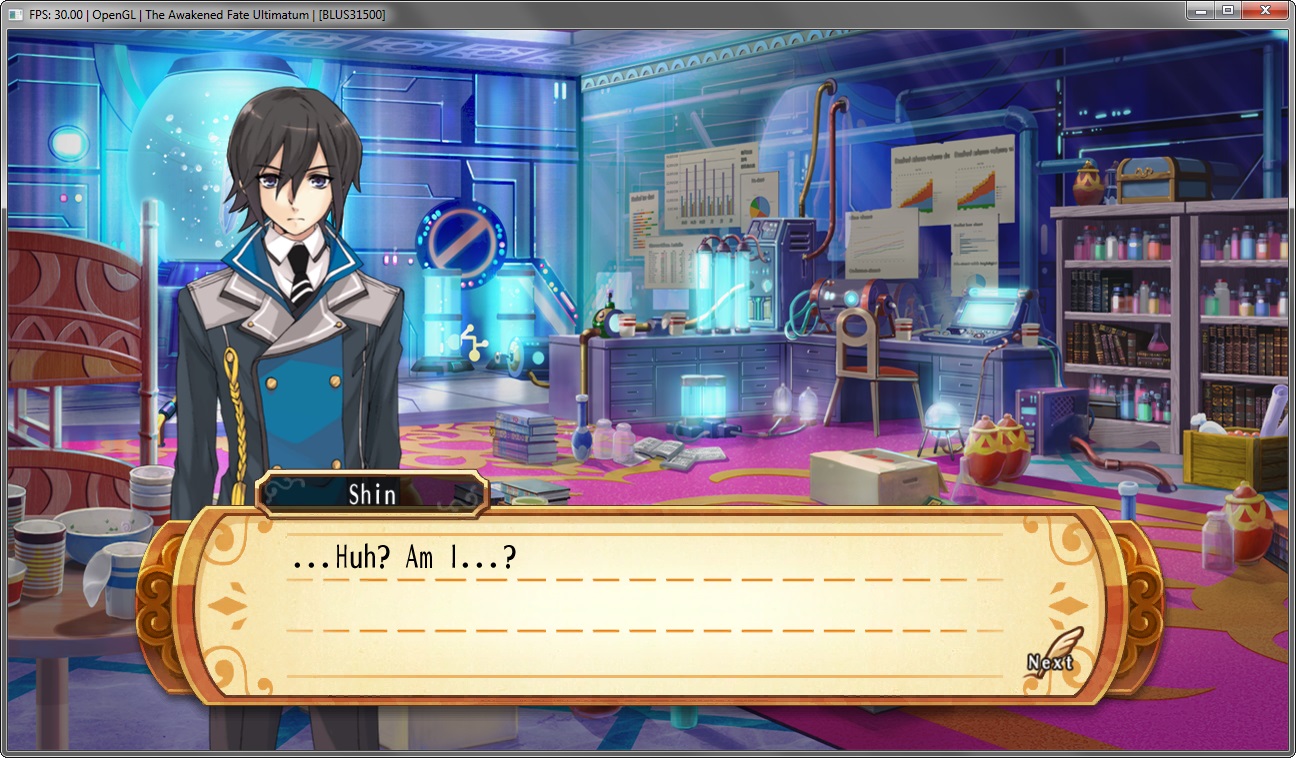Close the emulator window
This screenshot has width=1296, height=758.
tap(1265, 11)
